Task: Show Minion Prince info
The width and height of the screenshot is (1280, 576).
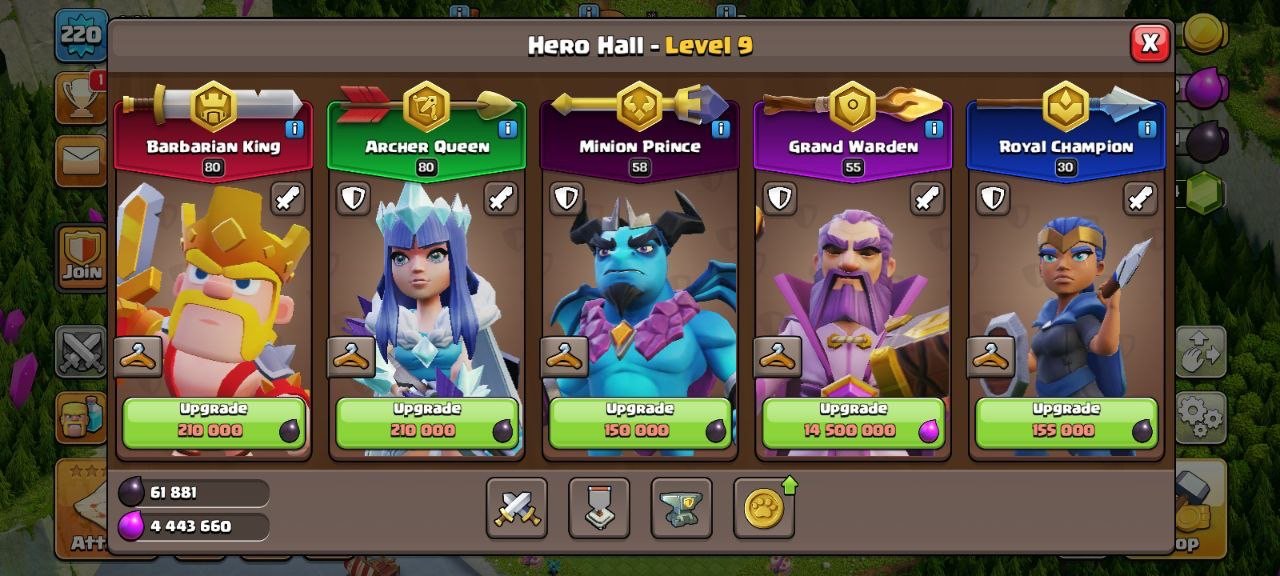Action: coord(721,128)
